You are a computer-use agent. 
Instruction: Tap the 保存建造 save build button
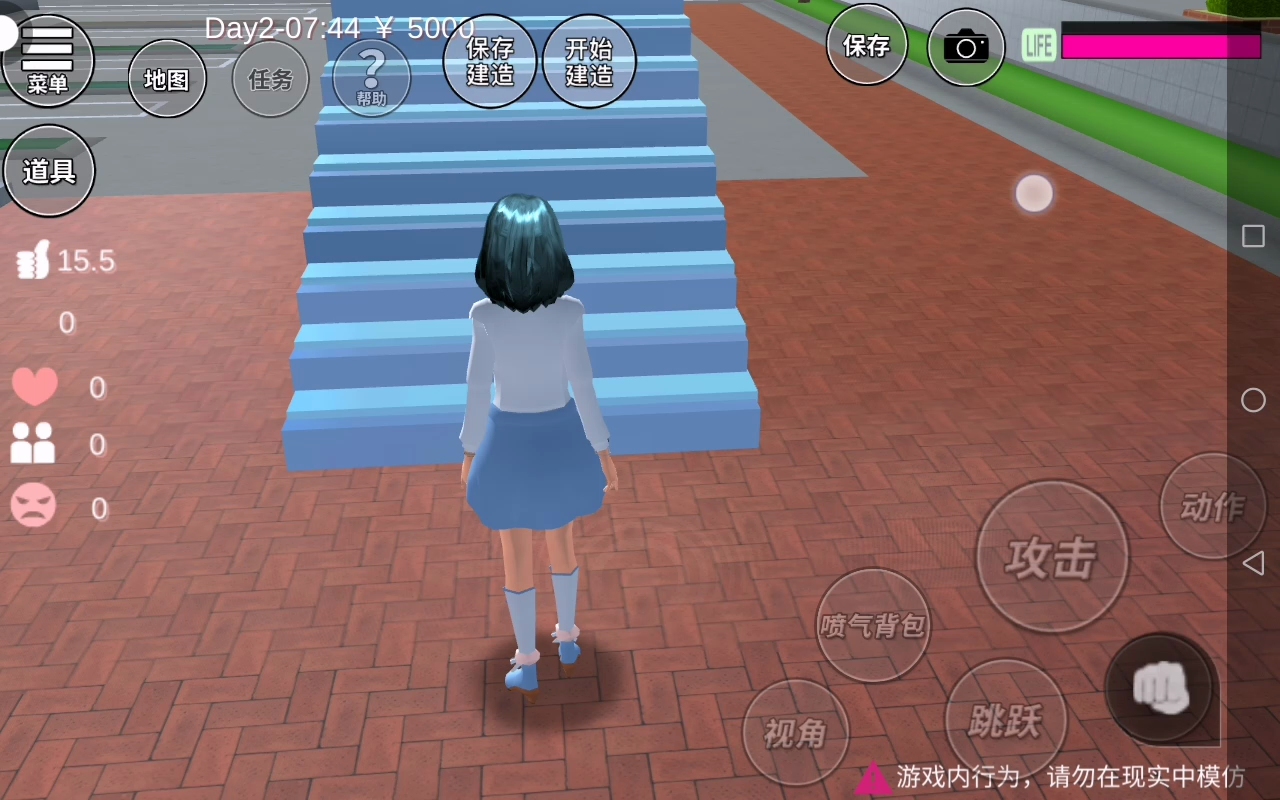click(x=489, y=61)
